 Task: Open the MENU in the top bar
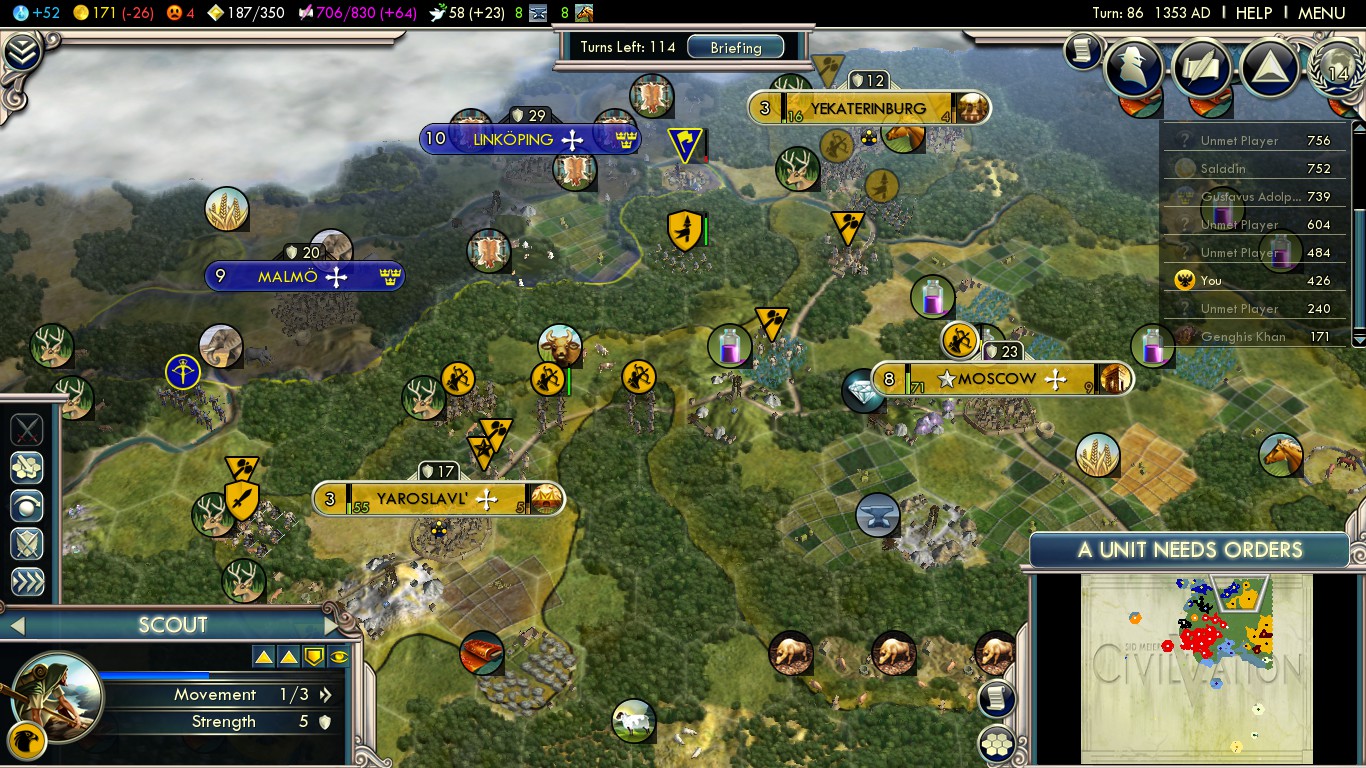click(x=1321, y=13)
